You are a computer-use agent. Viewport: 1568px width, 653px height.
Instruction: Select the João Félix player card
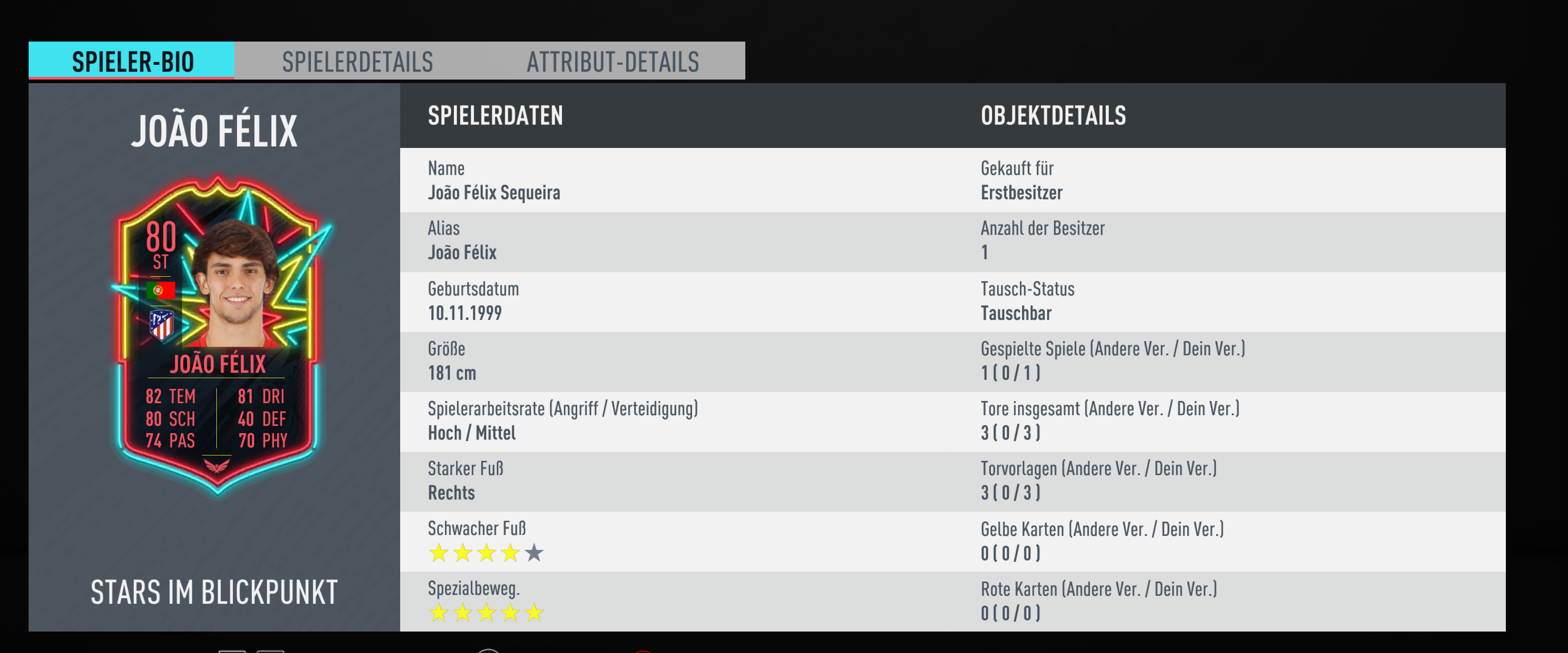(x=218, y=335)
